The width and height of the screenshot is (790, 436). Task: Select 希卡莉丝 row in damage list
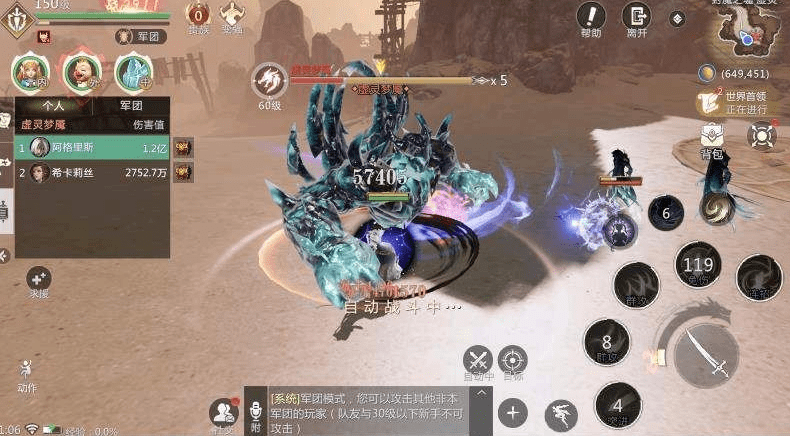[90, 172]
